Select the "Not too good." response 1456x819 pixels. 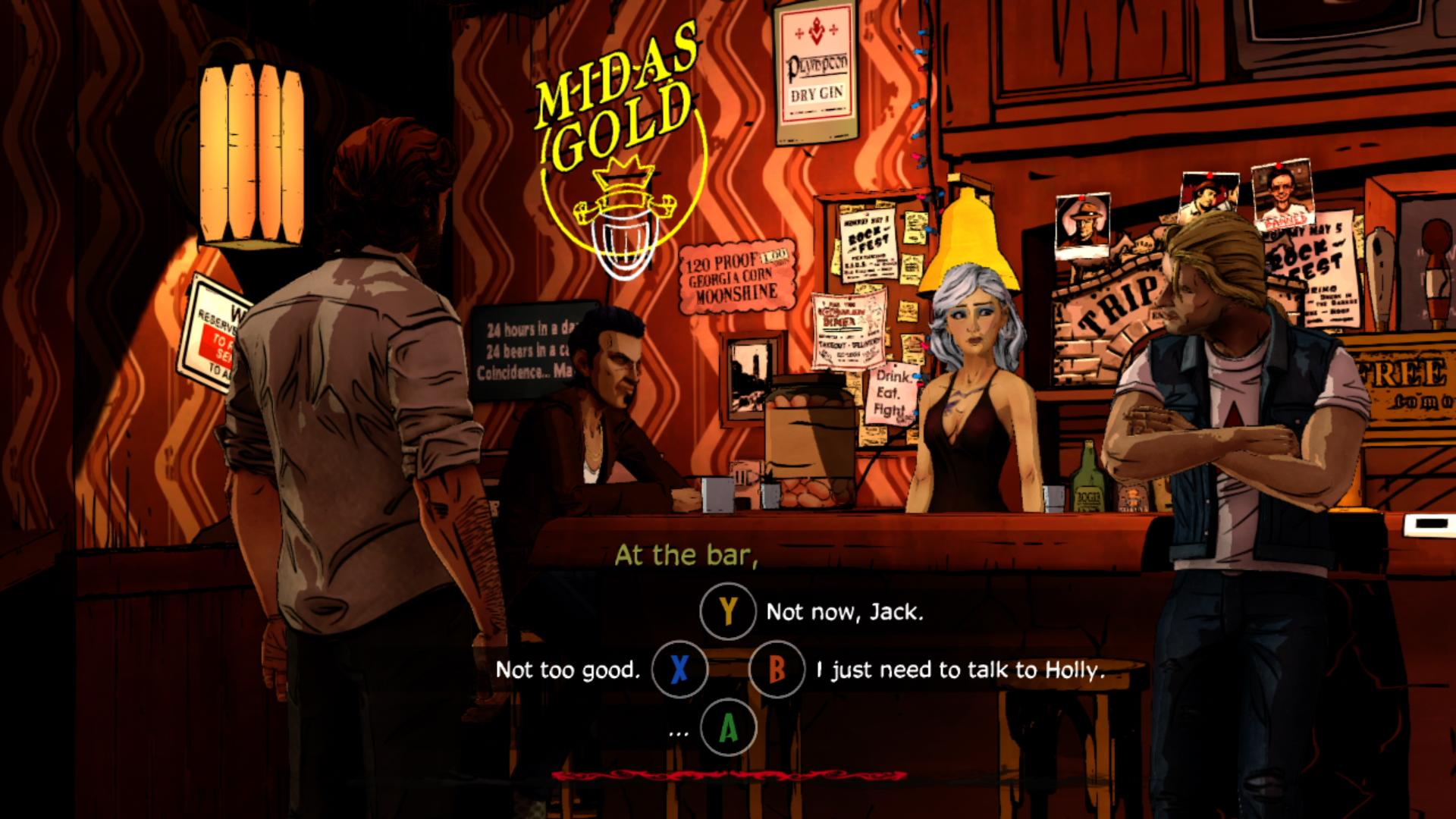click(568, 670)
